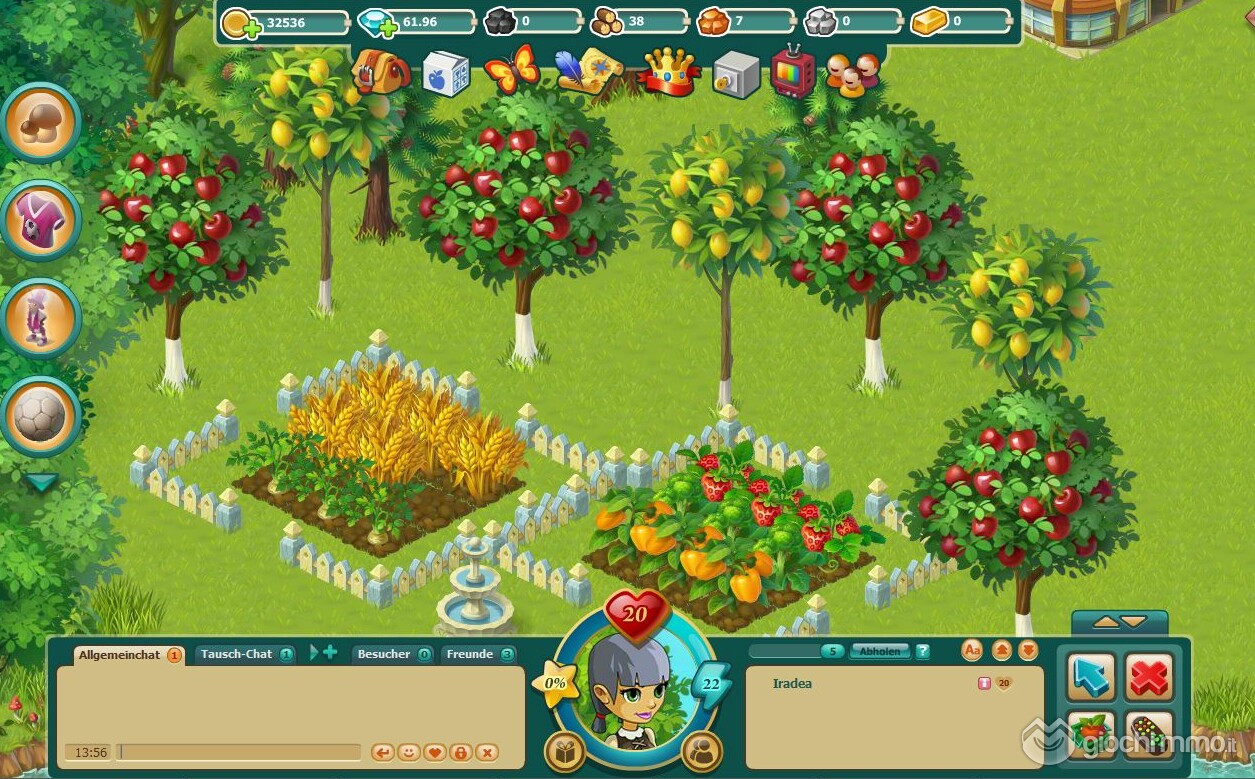Click the orange butterfly icon
1255x779 pixels.
point(511,70)
